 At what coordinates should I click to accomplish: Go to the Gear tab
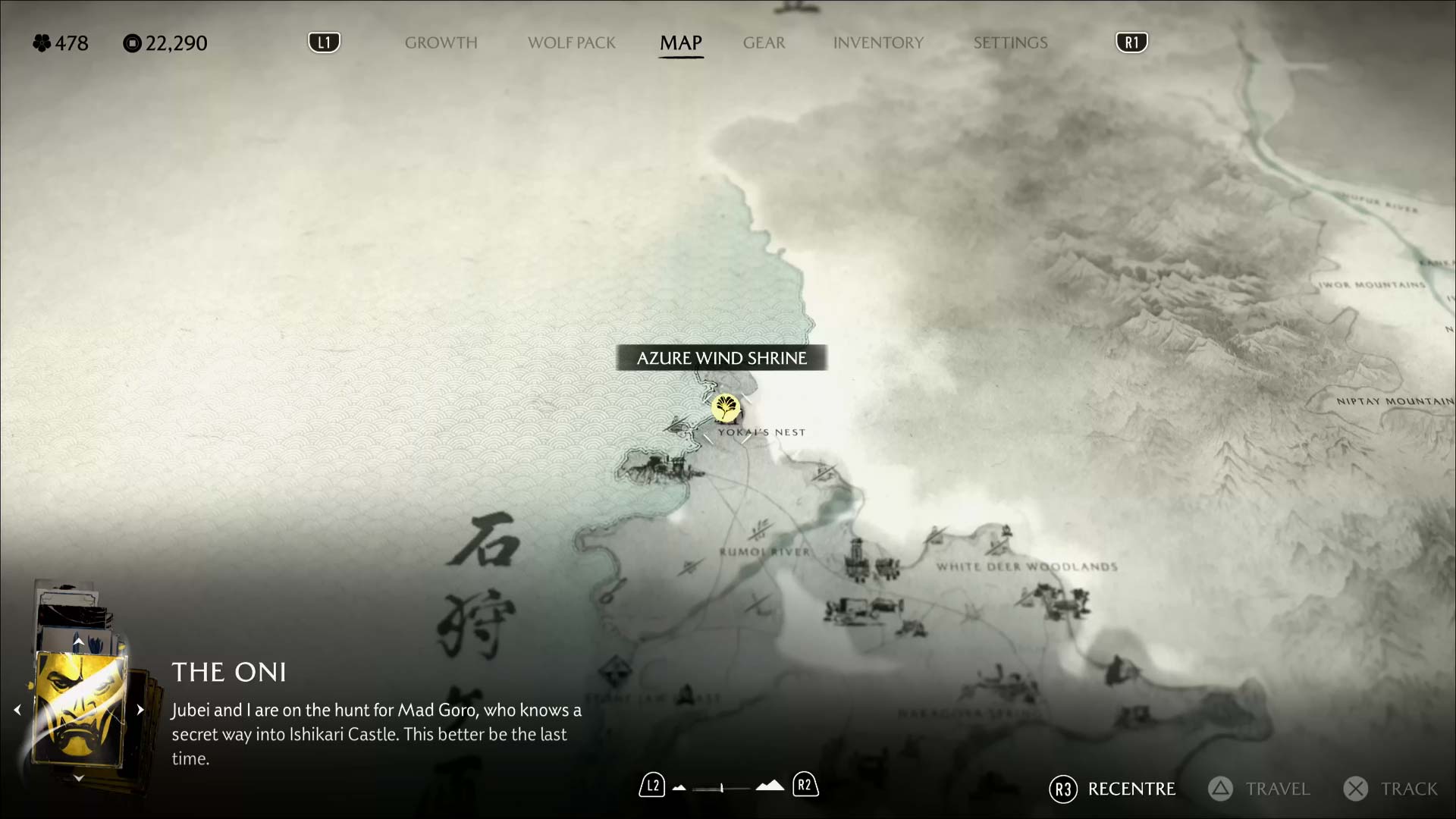pyautogui.click(x=764, y=43)
